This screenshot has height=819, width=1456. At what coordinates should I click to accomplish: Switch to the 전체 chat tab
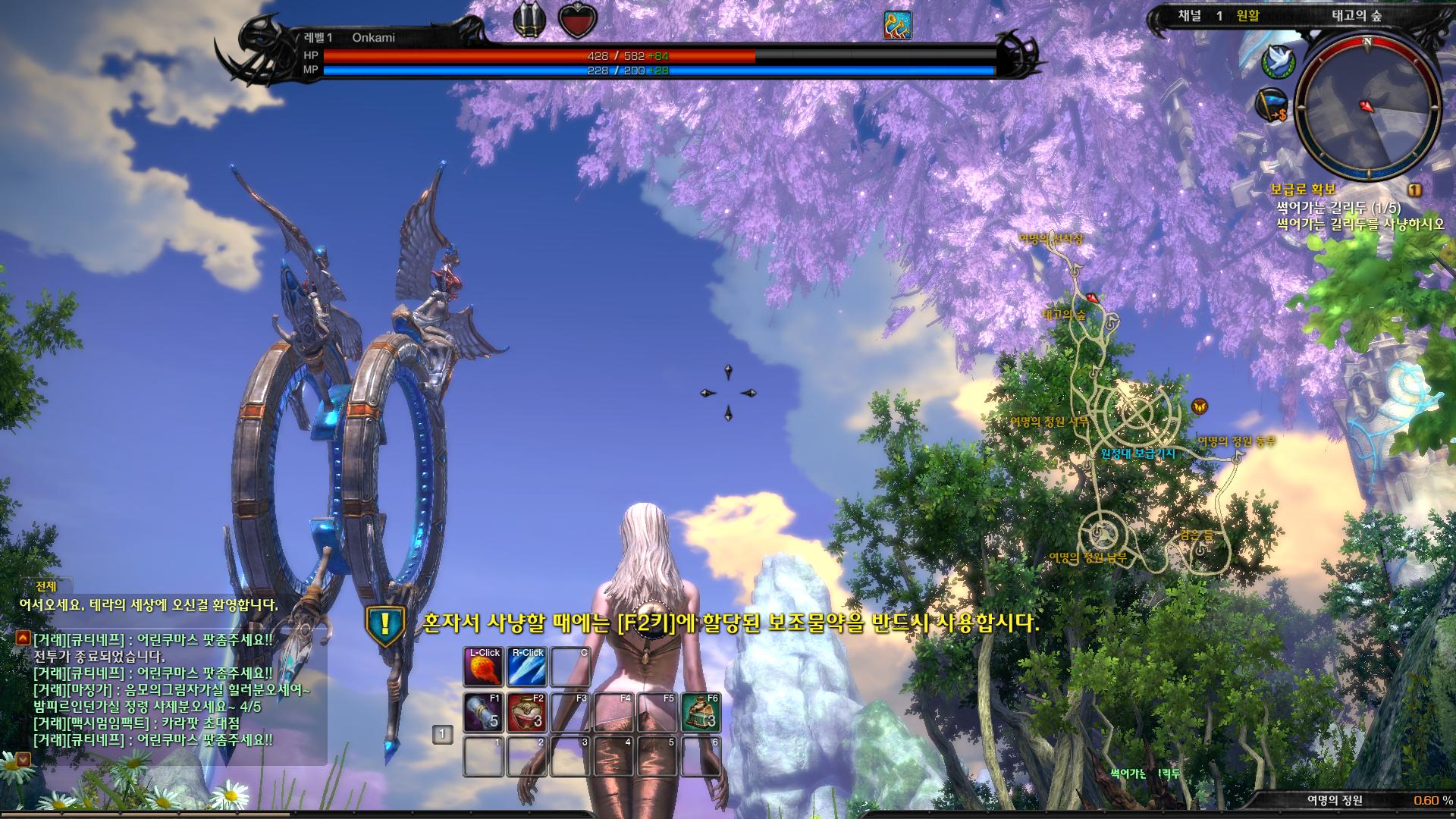pos(46,586)
